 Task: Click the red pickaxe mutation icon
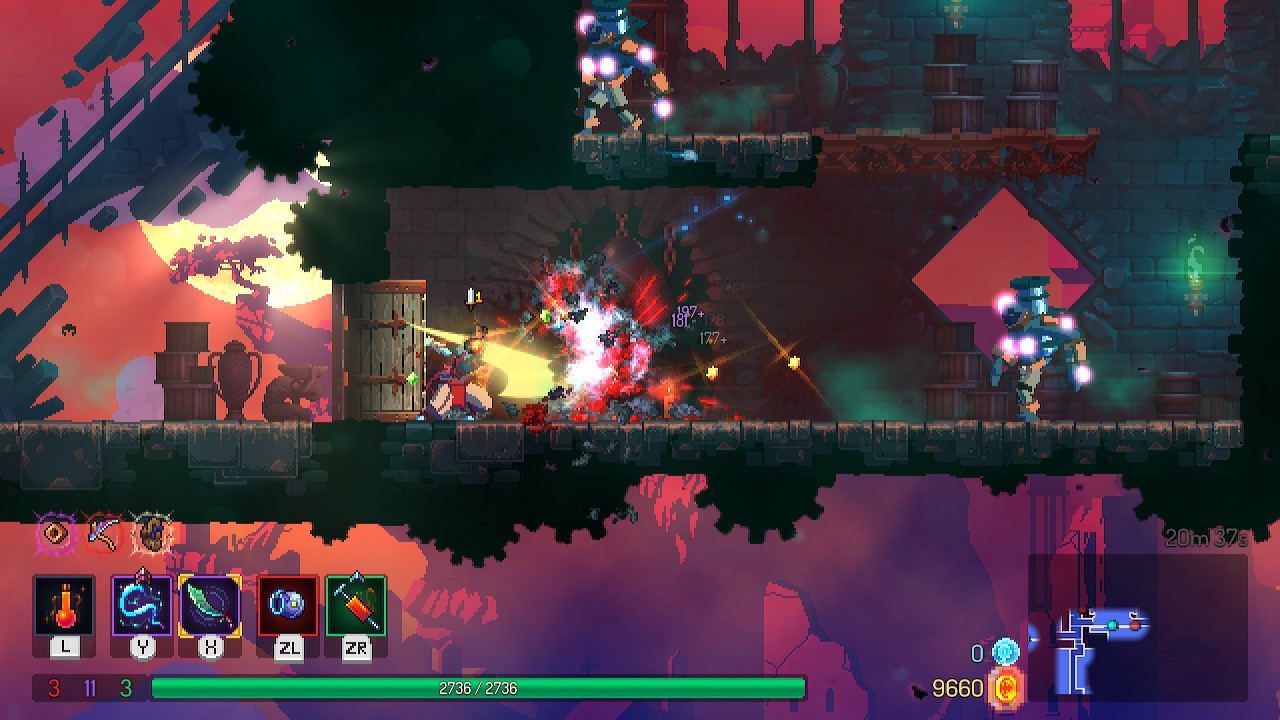click(x=102, y=534)
